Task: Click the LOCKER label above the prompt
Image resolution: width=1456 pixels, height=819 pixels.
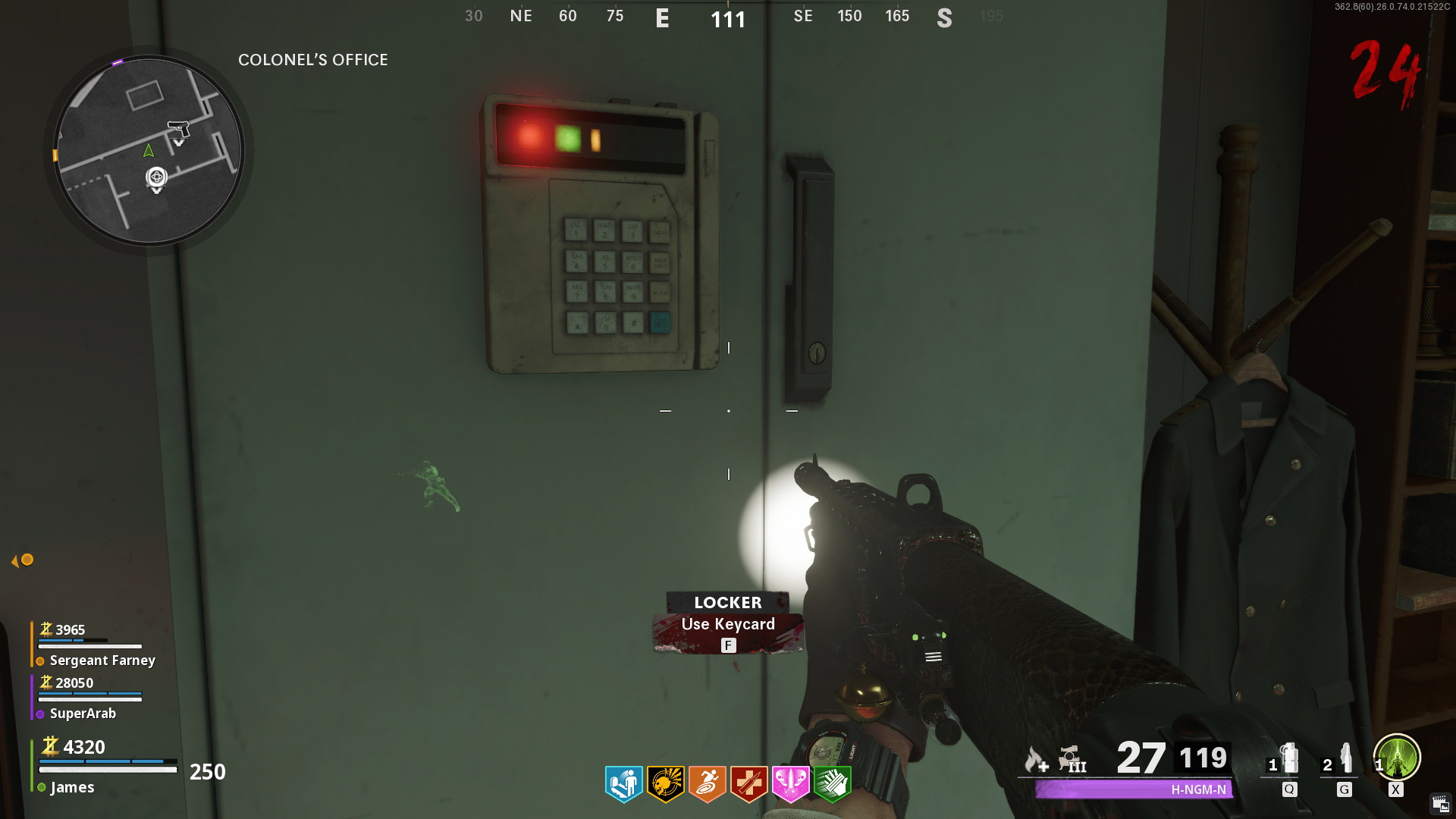Action: point(727,603)
